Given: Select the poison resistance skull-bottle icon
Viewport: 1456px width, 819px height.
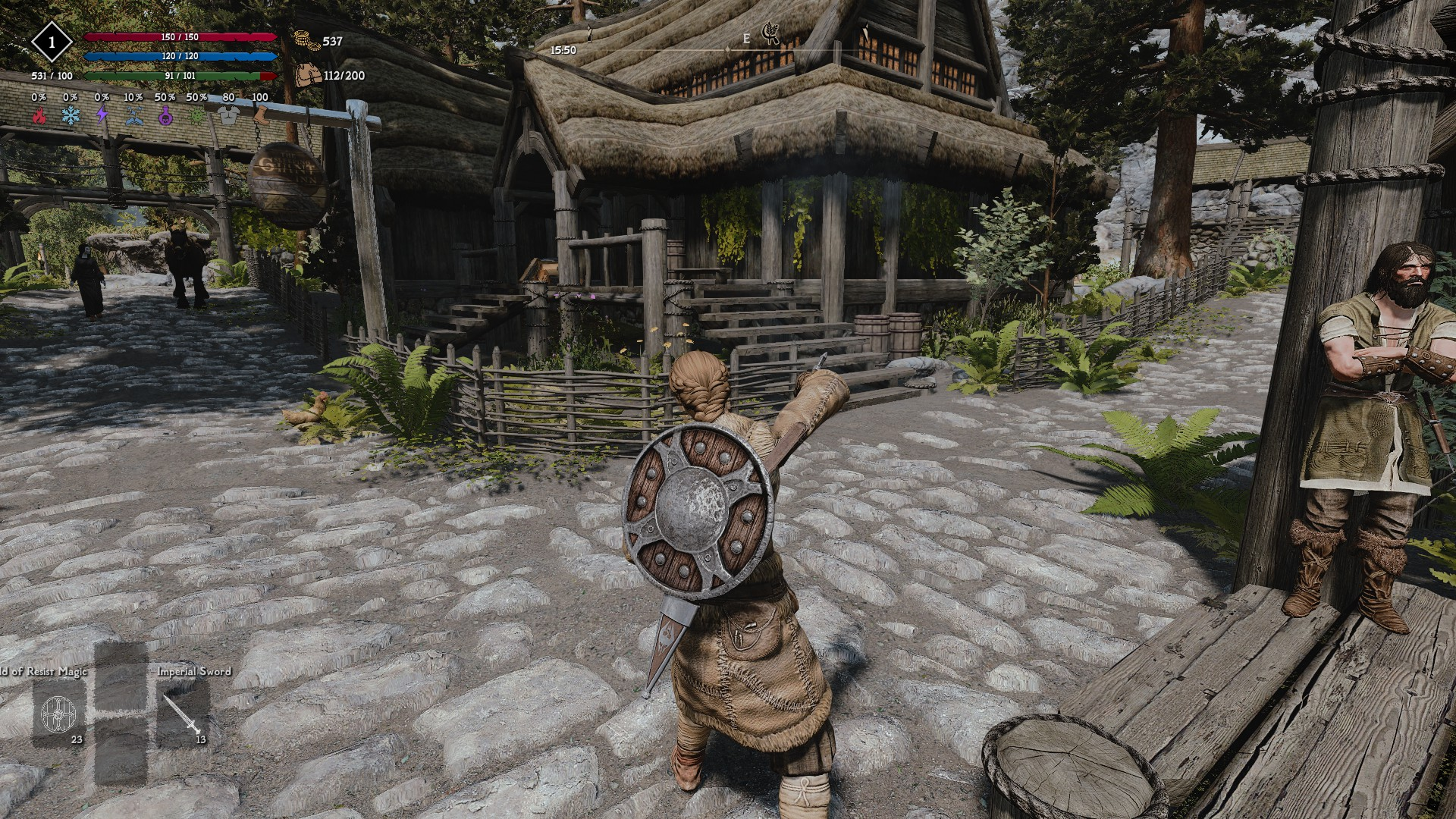Looking at the screenshot, I should [x=164, y=115].
